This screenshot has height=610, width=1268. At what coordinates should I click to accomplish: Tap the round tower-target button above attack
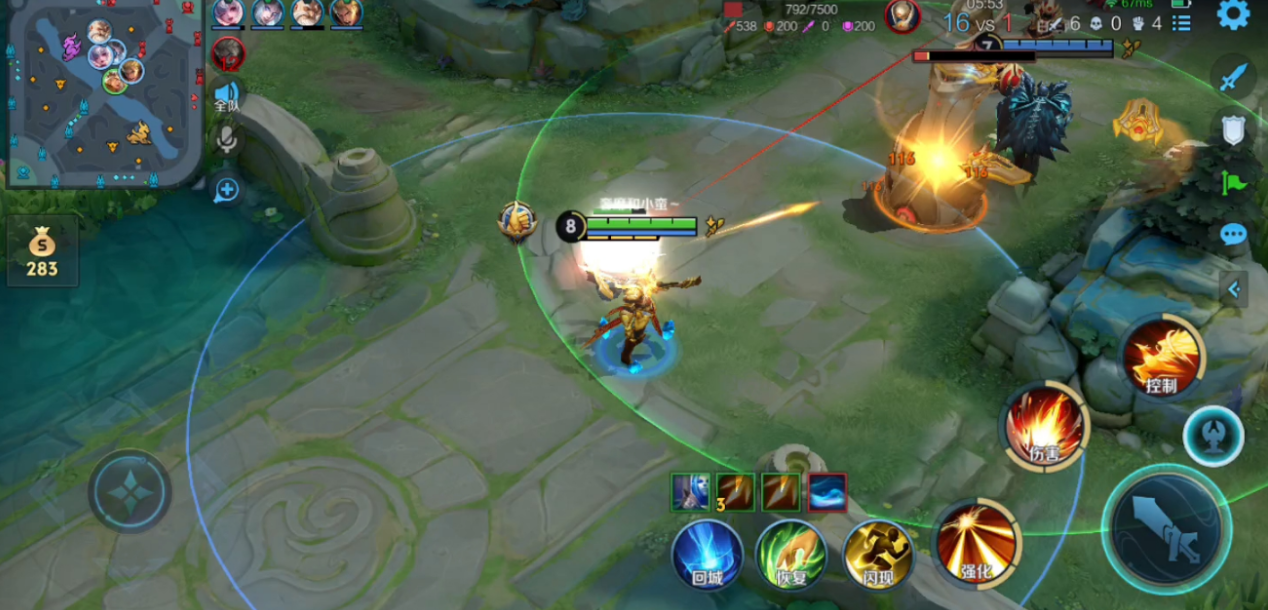tap(1214, 437)
